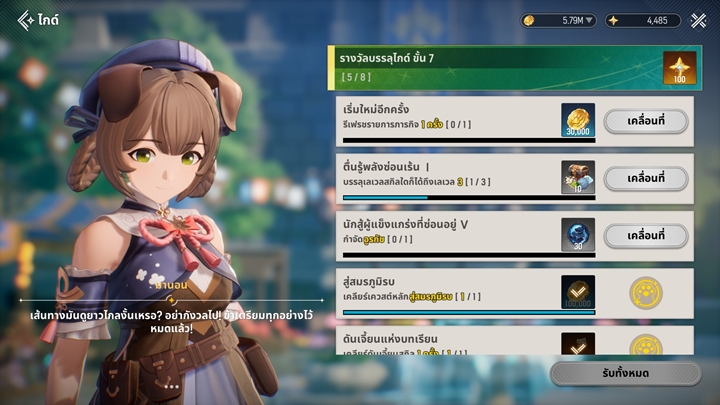This screenshot has width=720, height=405.
Task: Tap เคลื่อนที่ for the ตื่นรู้พลังซ่อนเร้น mission
Action: point(645,178)
